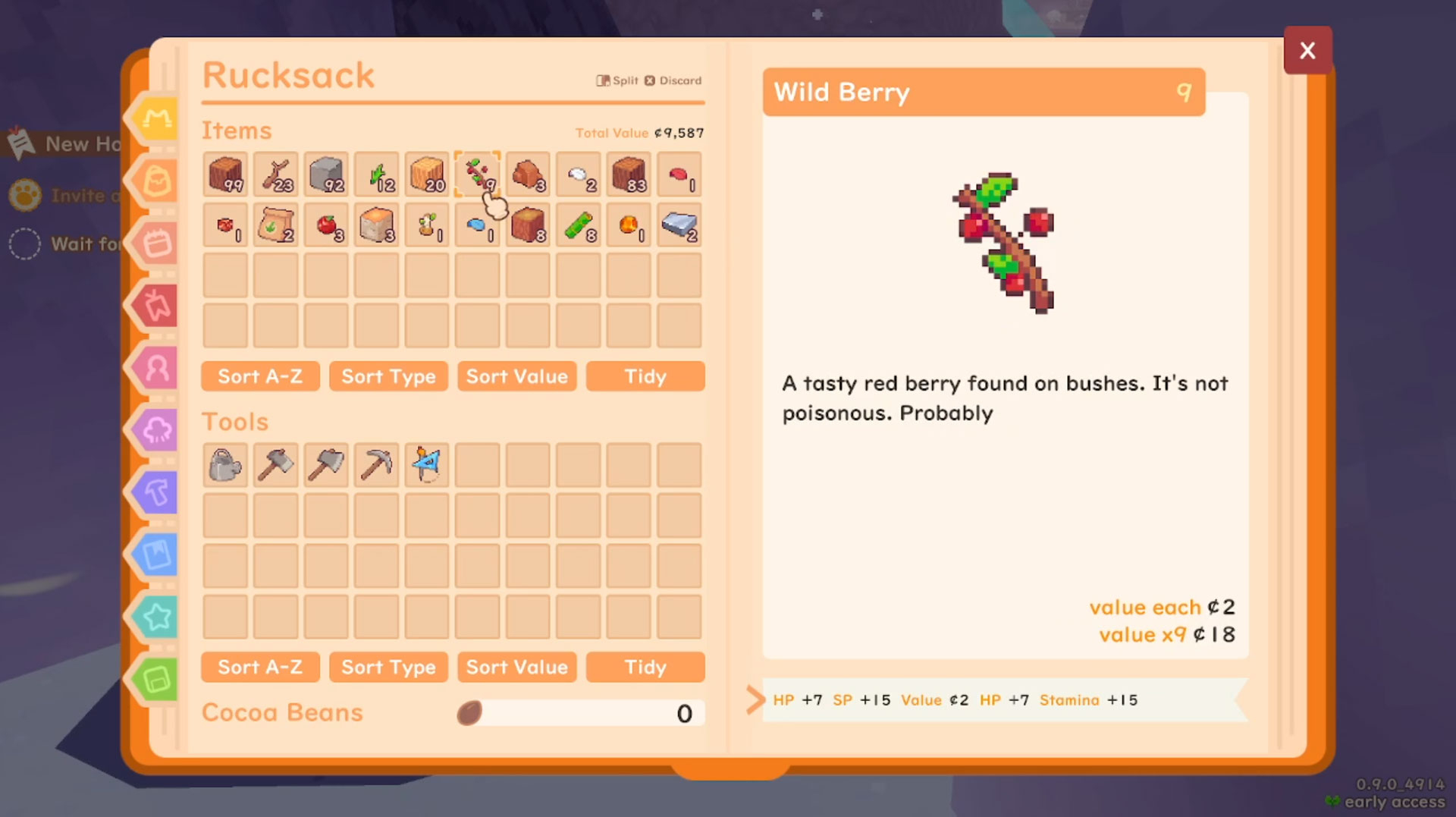
Task: Sort Items alphabetically with Sort A-Z
Action: click(x=260, y=376)
